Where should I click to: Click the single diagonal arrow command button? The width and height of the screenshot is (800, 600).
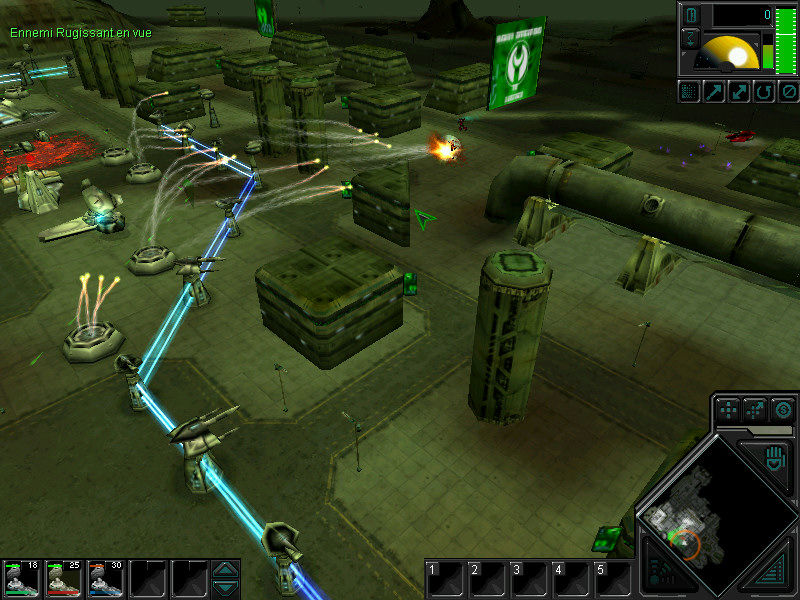(714, 92)
